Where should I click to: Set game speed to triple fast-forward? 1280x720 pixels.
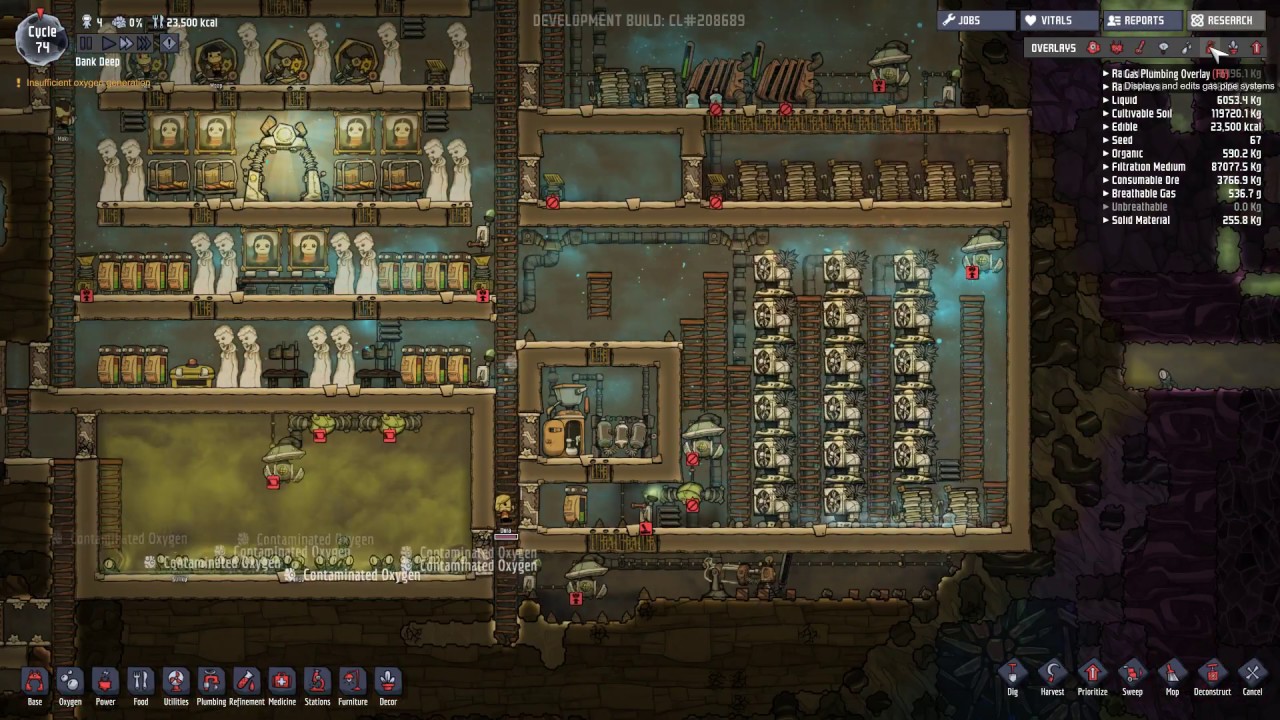(145, 43)
